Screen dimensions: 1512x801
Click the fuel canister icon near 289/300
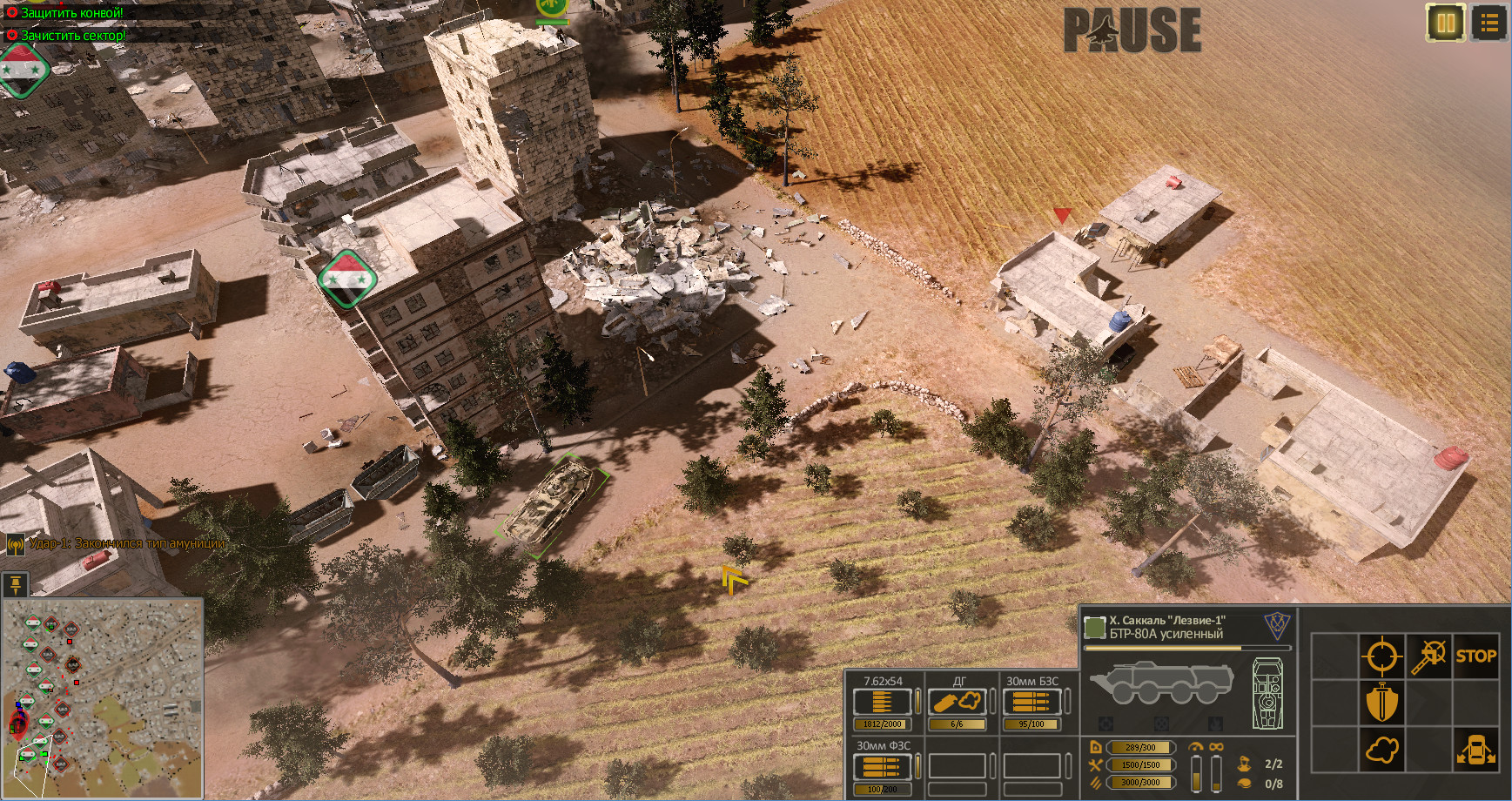click(1096, 747)
